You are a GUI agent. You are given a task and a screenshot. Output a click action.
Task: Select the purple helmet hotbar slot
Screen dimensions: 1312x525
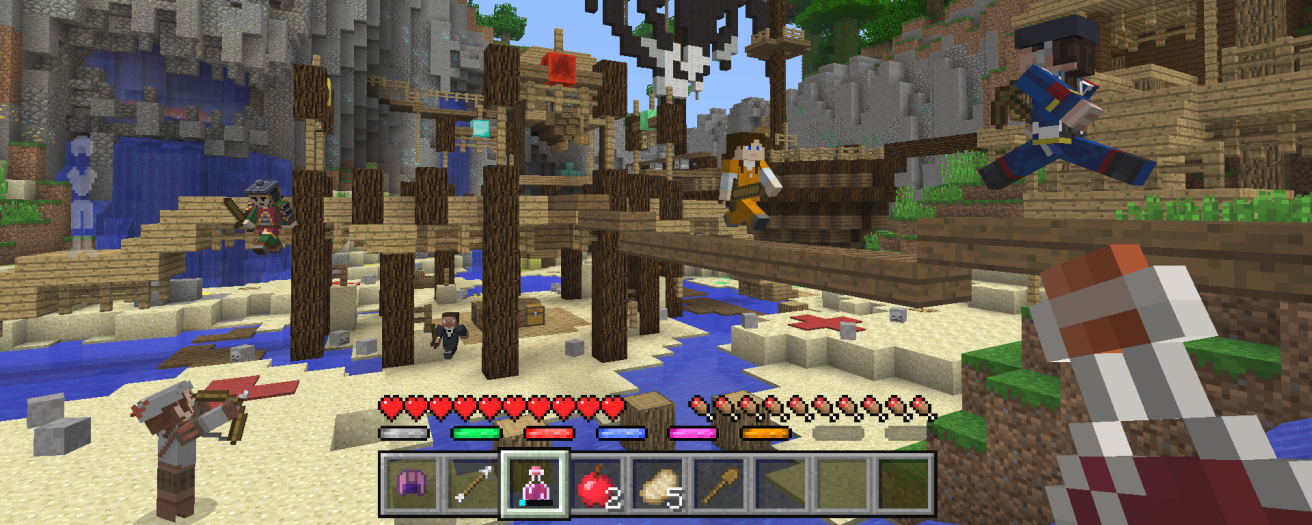pyautogui.click(x=409, y=484)
